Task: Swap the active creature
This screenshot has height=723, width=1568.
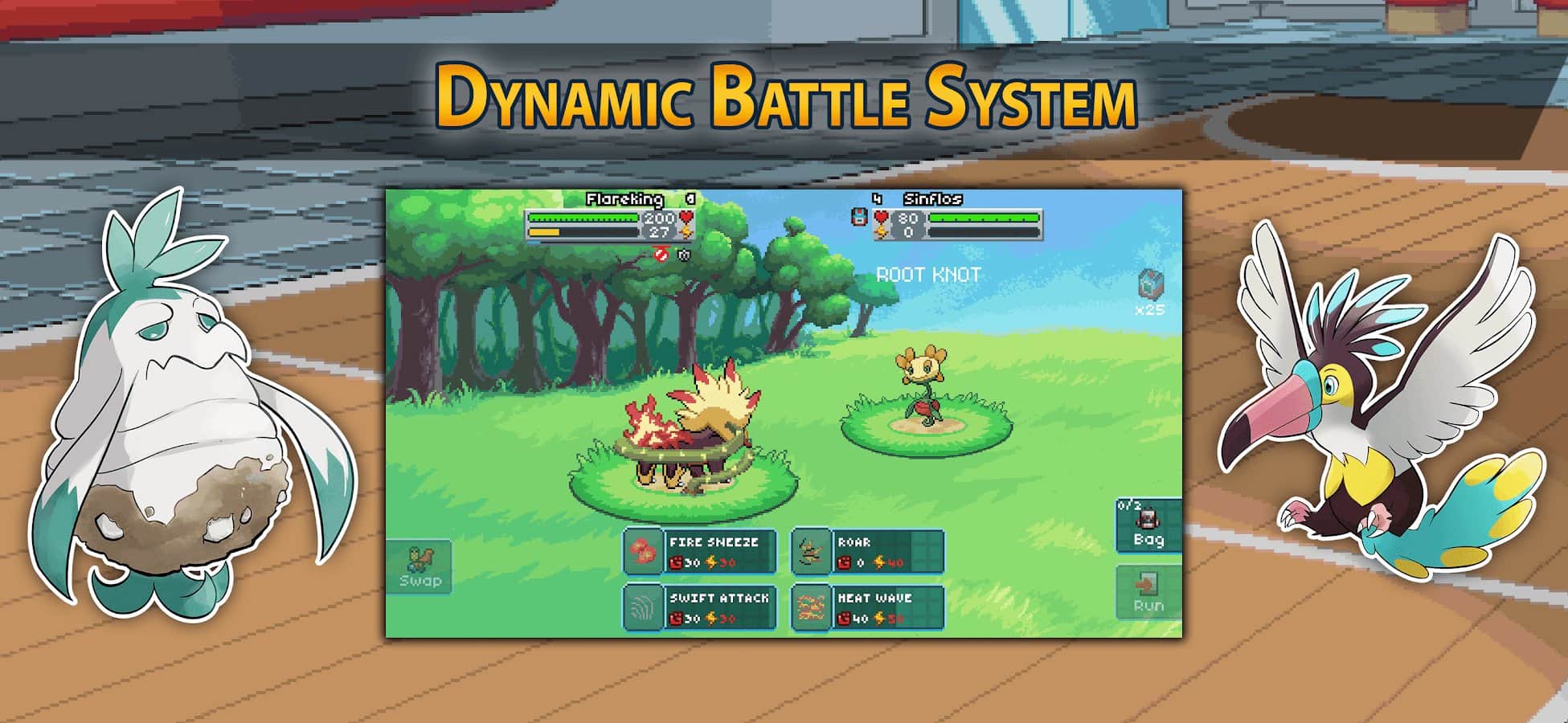Action: (x=419, y=567)
